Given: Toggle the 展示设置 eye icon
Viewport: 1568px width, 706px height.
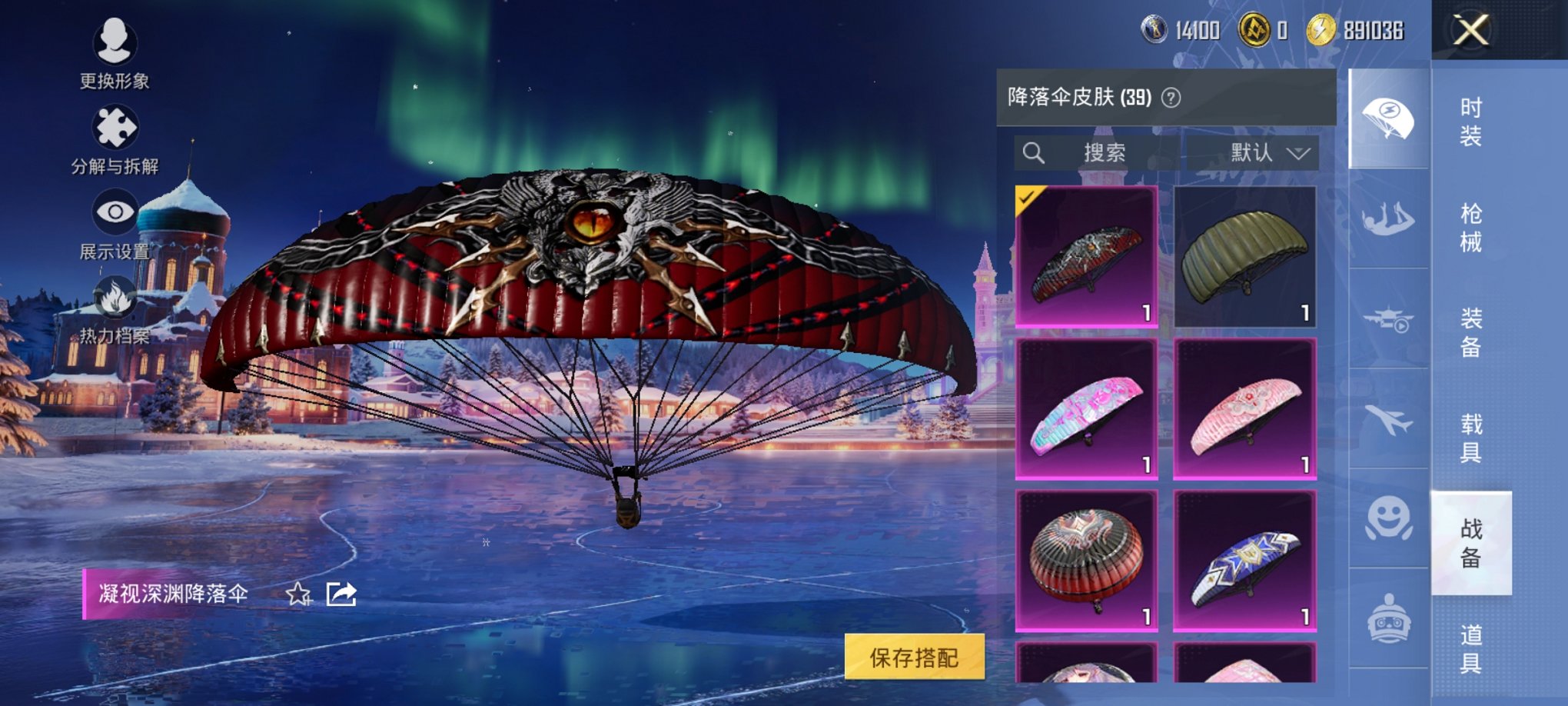Looking at the screenshot, I should pos(115,209).
